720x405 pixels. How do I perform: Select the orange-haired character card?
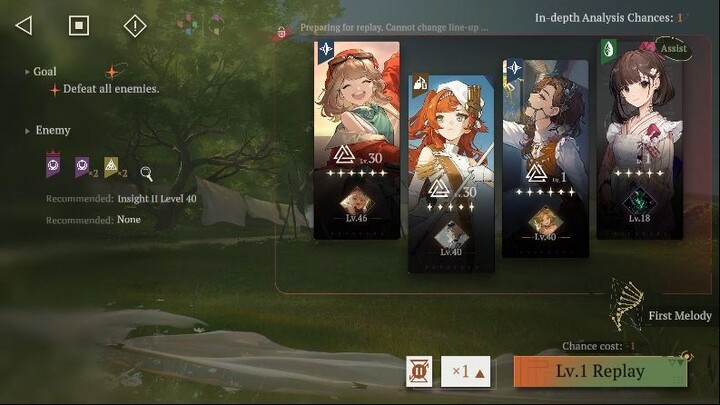click(x=450, y=172)
